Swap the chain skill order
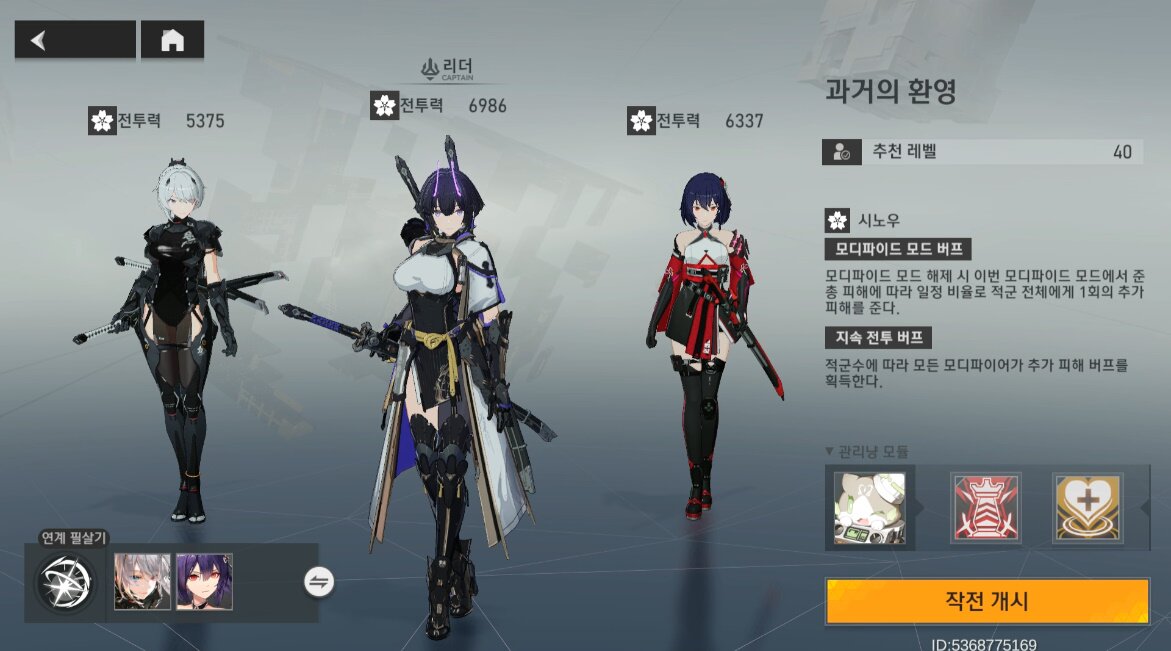The image size is (1171, 651). tap(319, 582)
